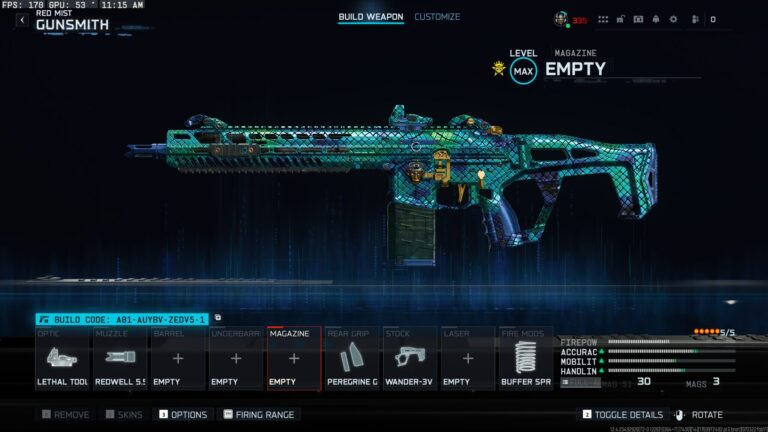This screenshot has width=768, height=432.
Task: Click Toggle Details
Action: [622, 414]
